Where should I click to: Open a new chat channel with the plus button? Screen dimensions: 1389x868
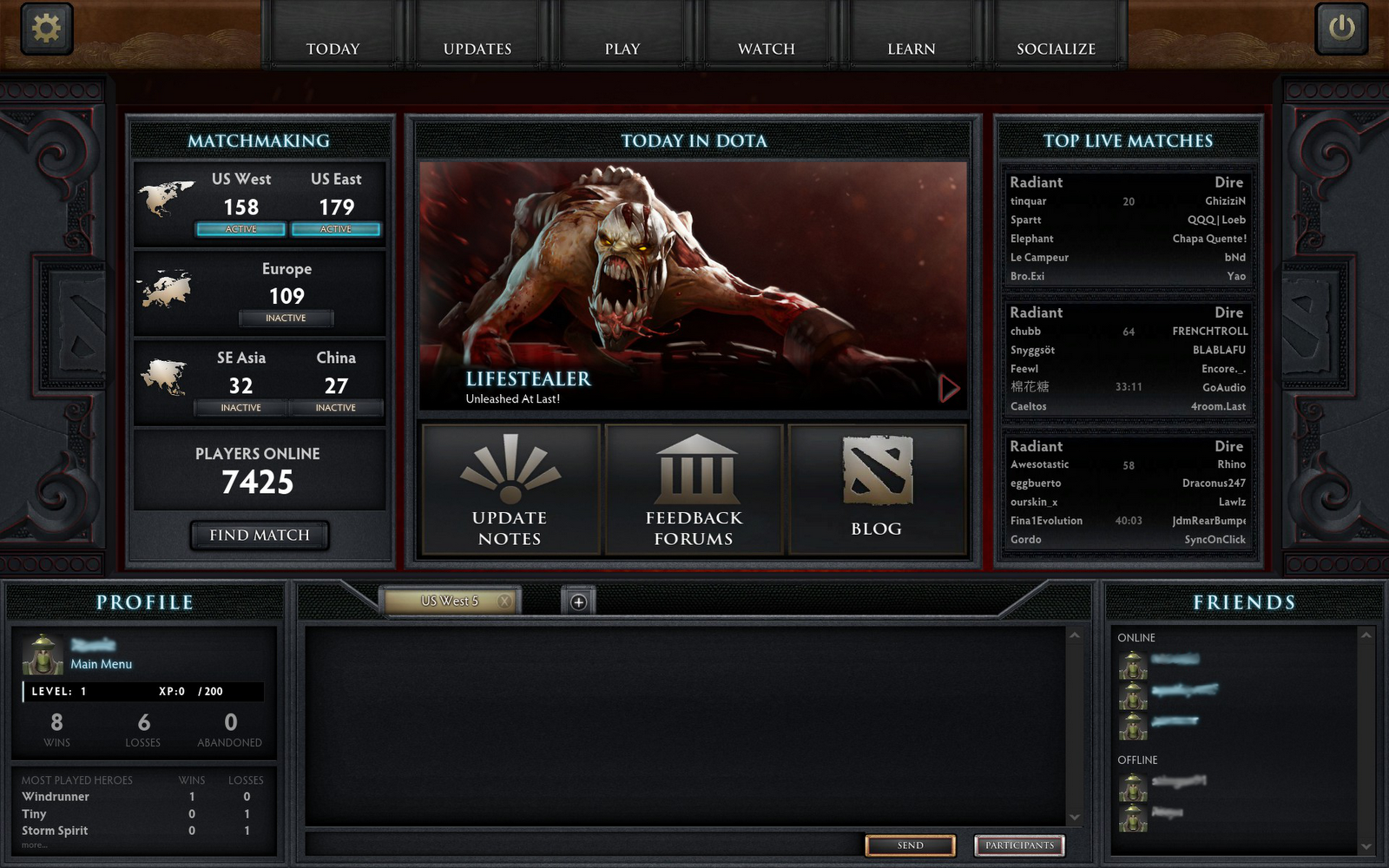577,600
